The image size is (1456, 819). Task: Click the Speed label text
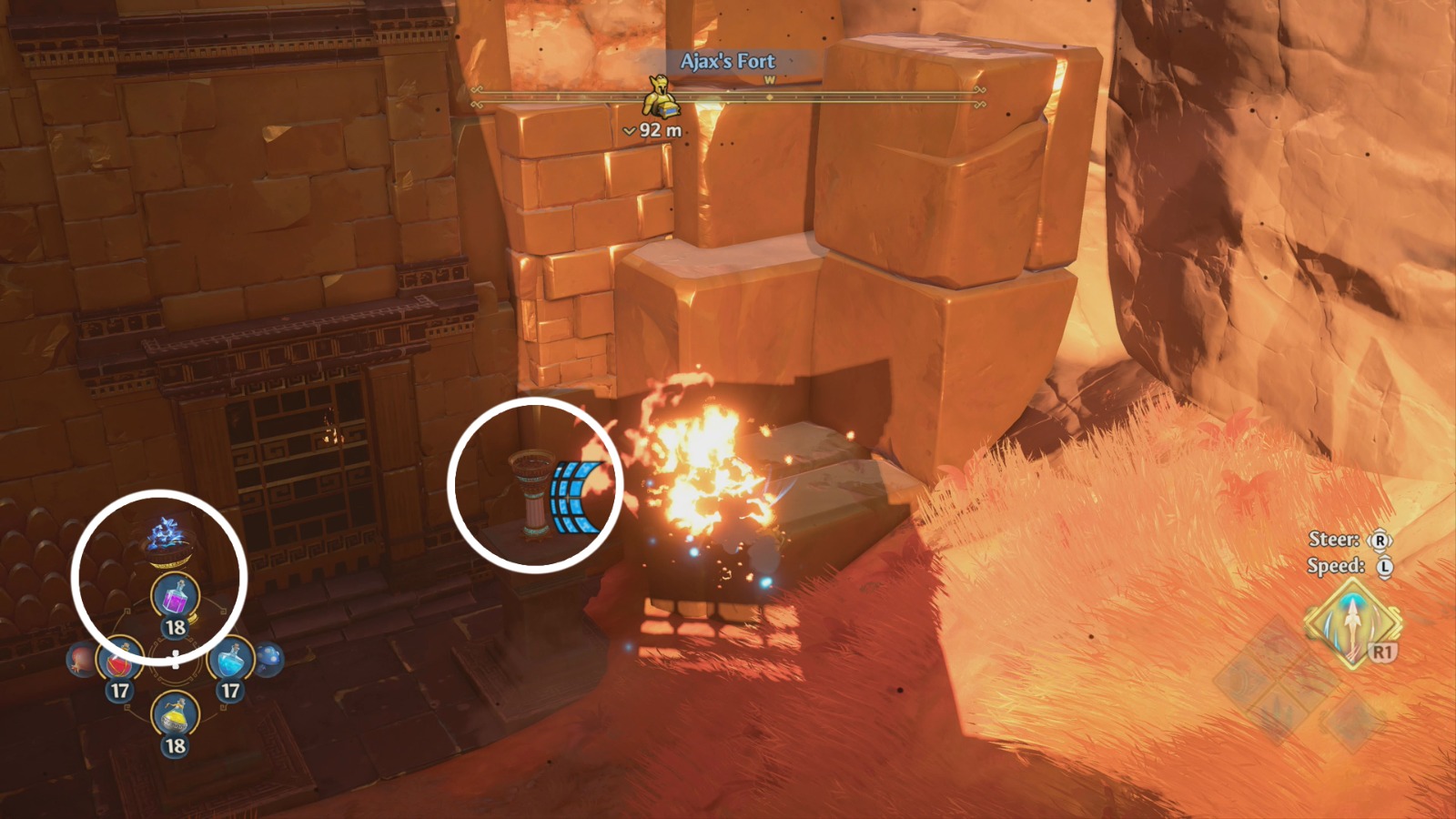1334,566
